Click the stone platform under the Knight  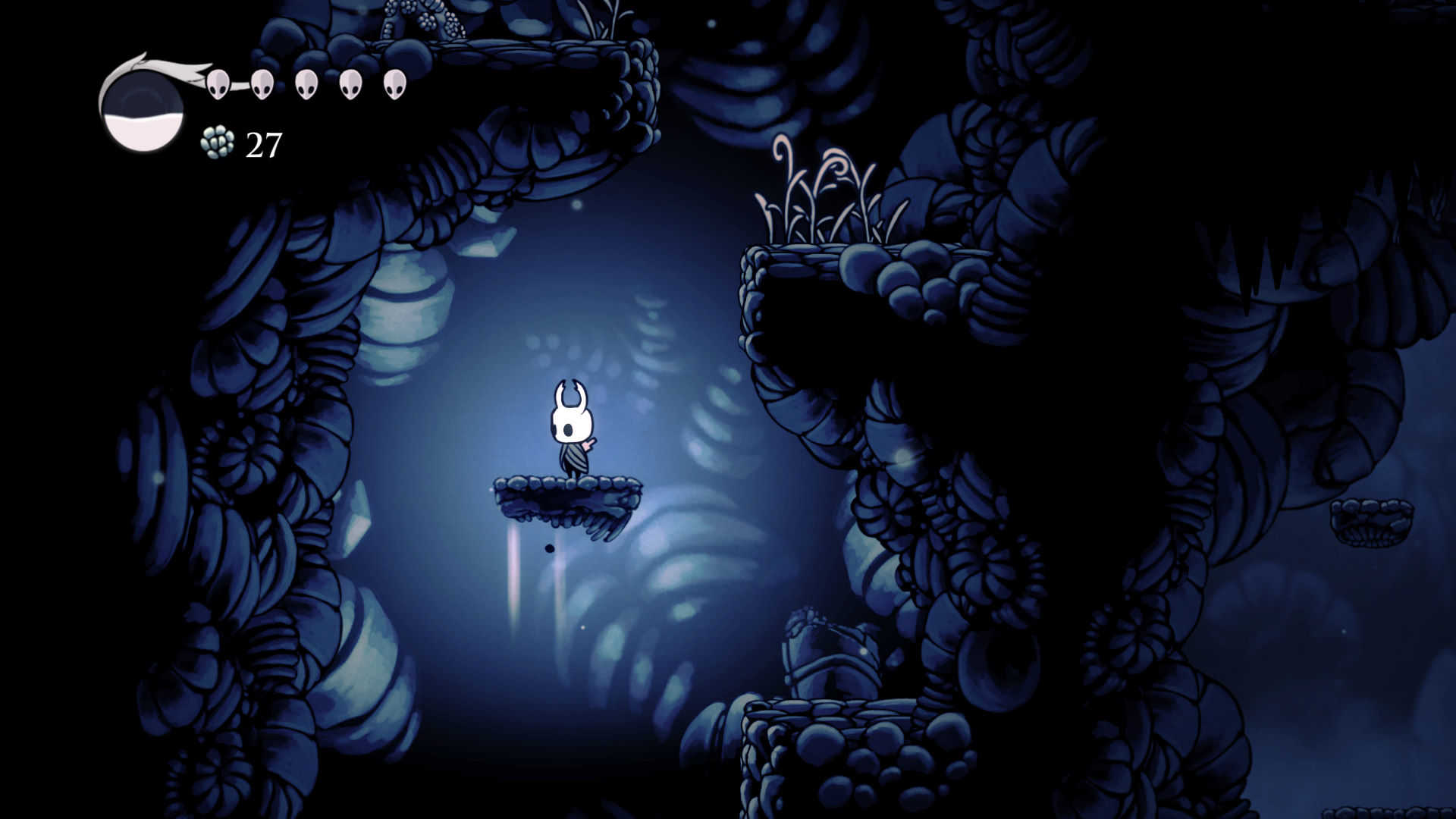[565, 493]
